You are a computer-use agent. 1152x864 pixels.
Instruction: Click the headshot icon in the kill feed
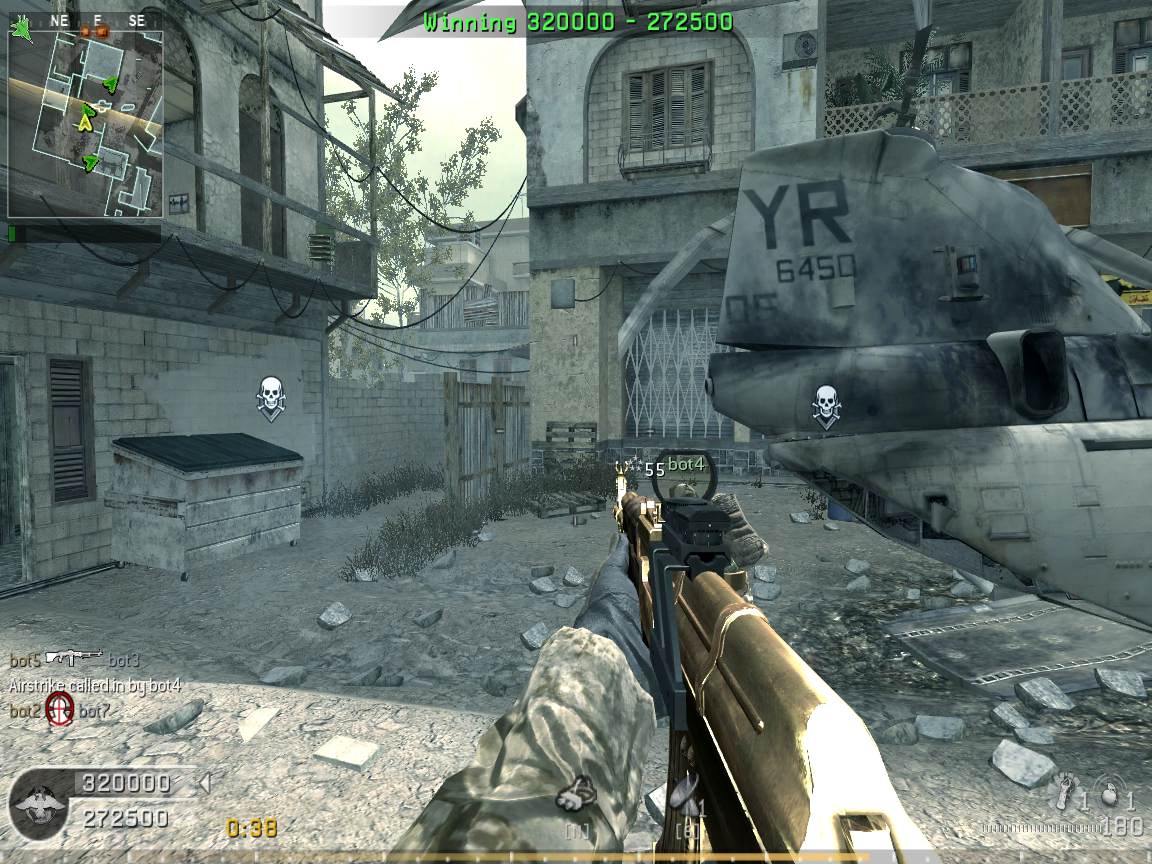pyautogui.click(x=60, y=711)
